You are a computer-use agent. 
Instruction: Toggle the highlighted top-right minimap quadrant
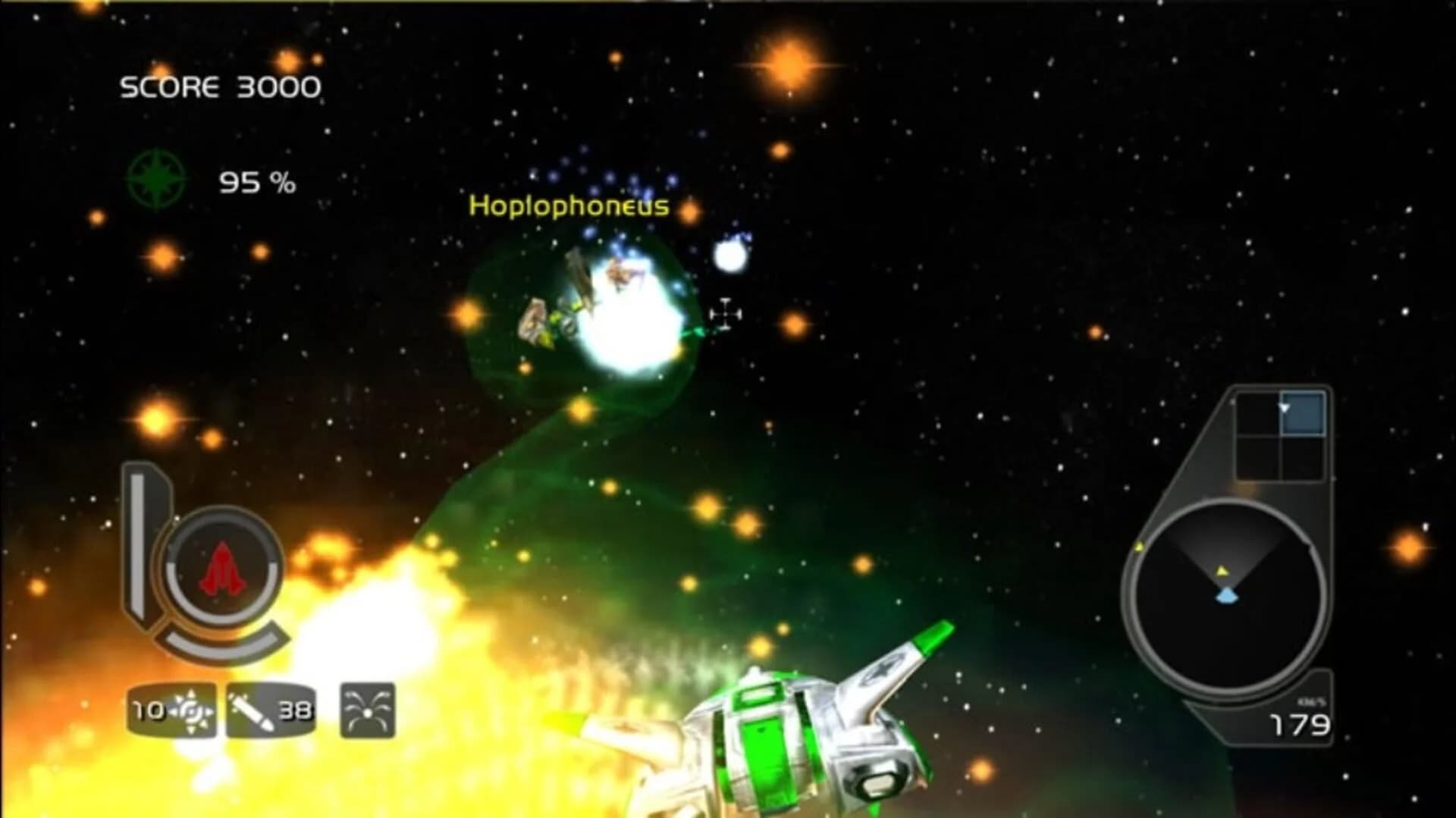pyautogui.click(x=1304, y=412)
